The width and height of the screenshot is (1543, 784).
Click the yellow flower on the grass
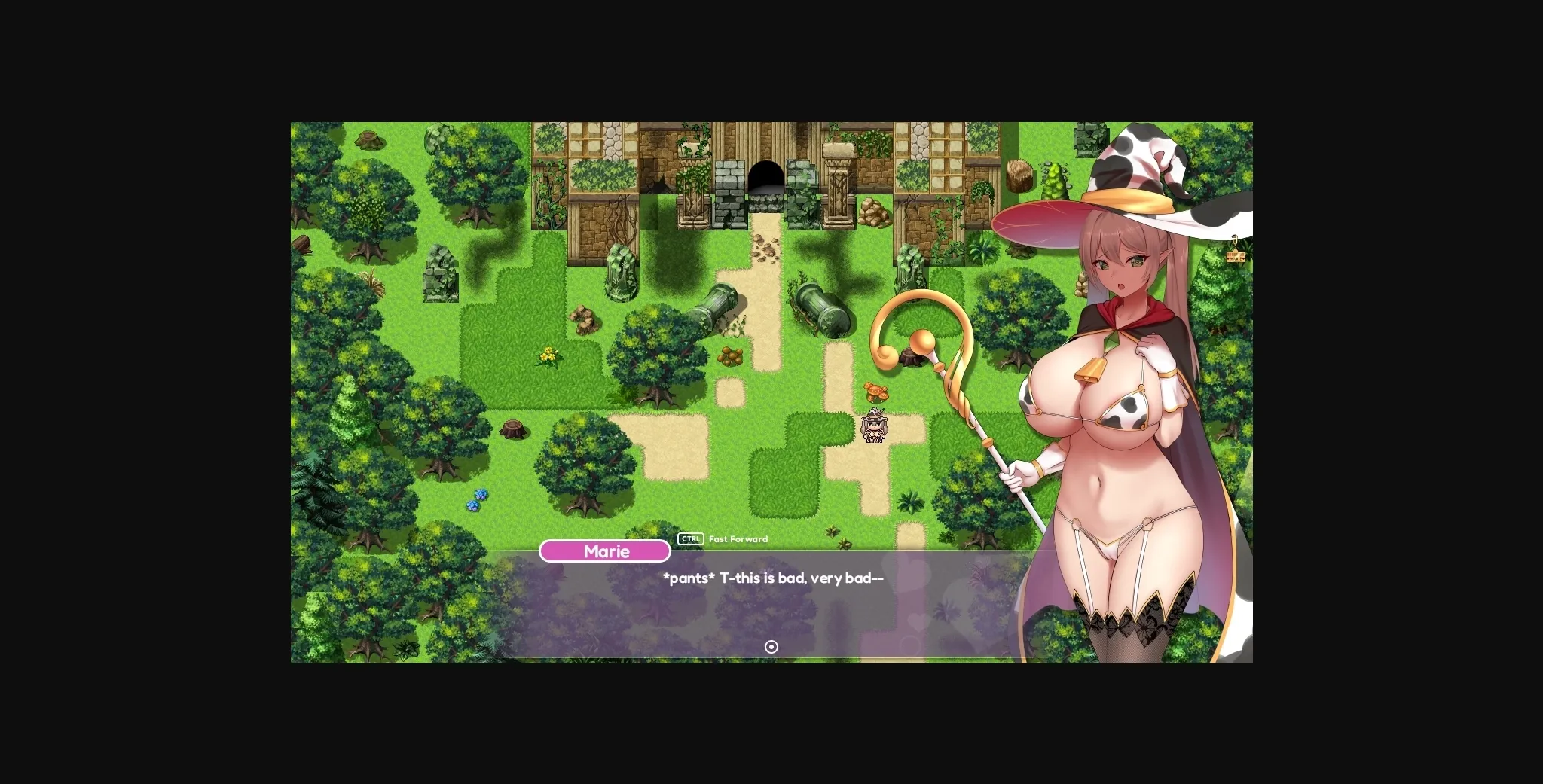[549, 355]
